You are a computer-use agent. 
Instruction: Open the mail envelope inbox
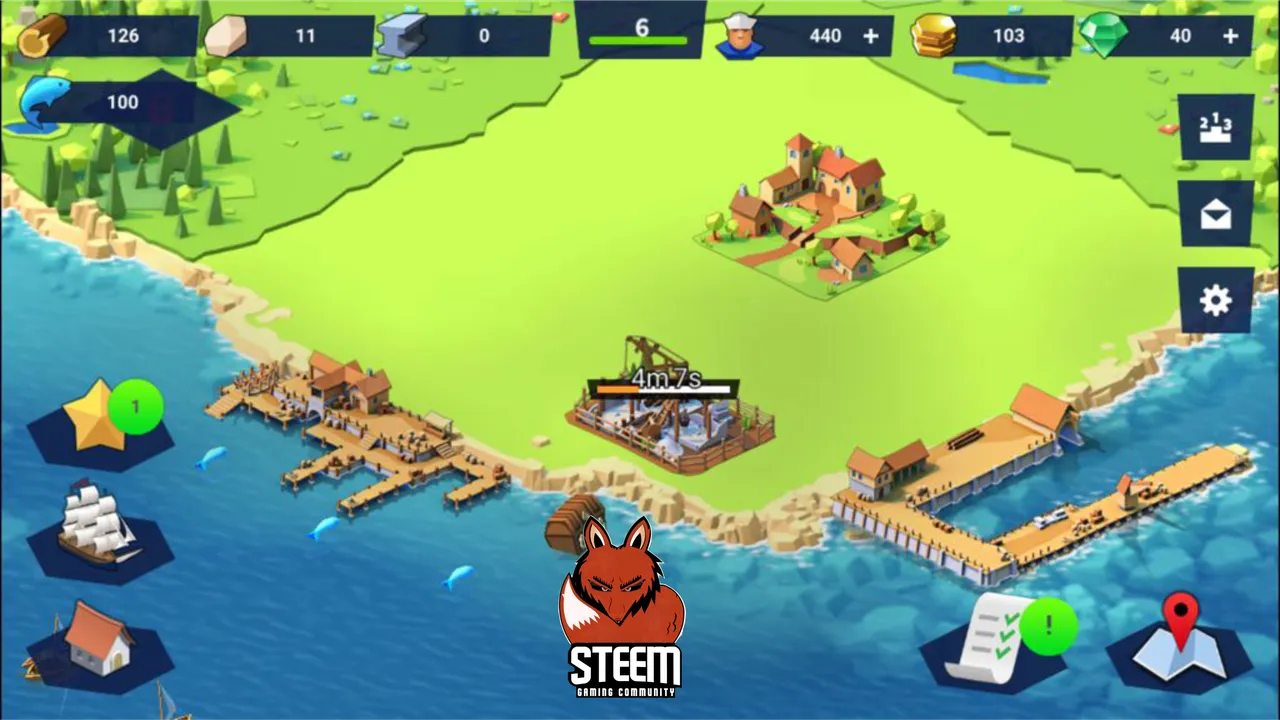[x=1215, y=214]
